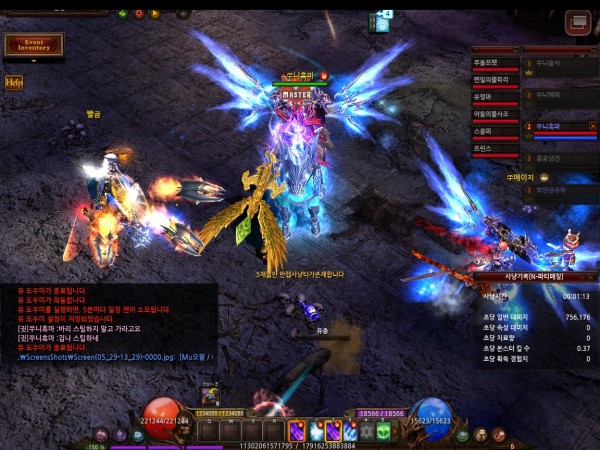600x450 pixels.
Task: Select 스콜피 in the pet list
Action: click(495, 131)
